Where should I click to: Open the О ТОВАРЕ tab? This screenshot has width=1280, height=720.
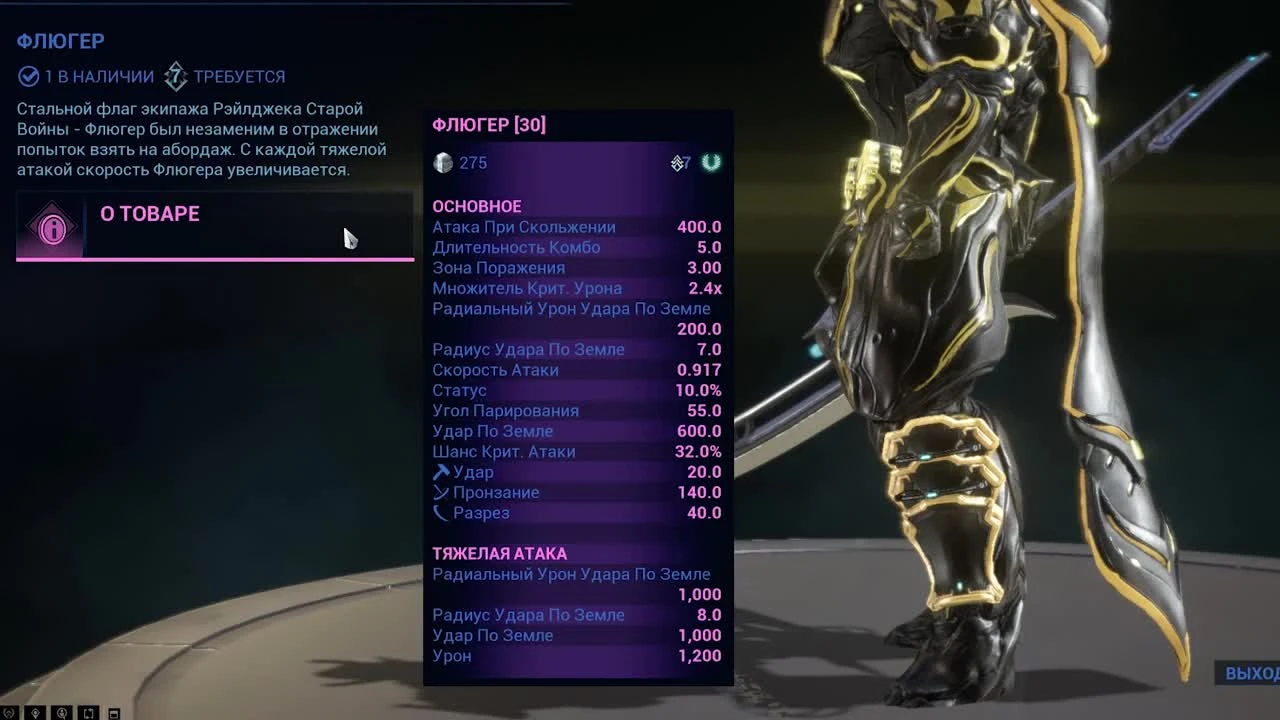(x=150, y=213)
